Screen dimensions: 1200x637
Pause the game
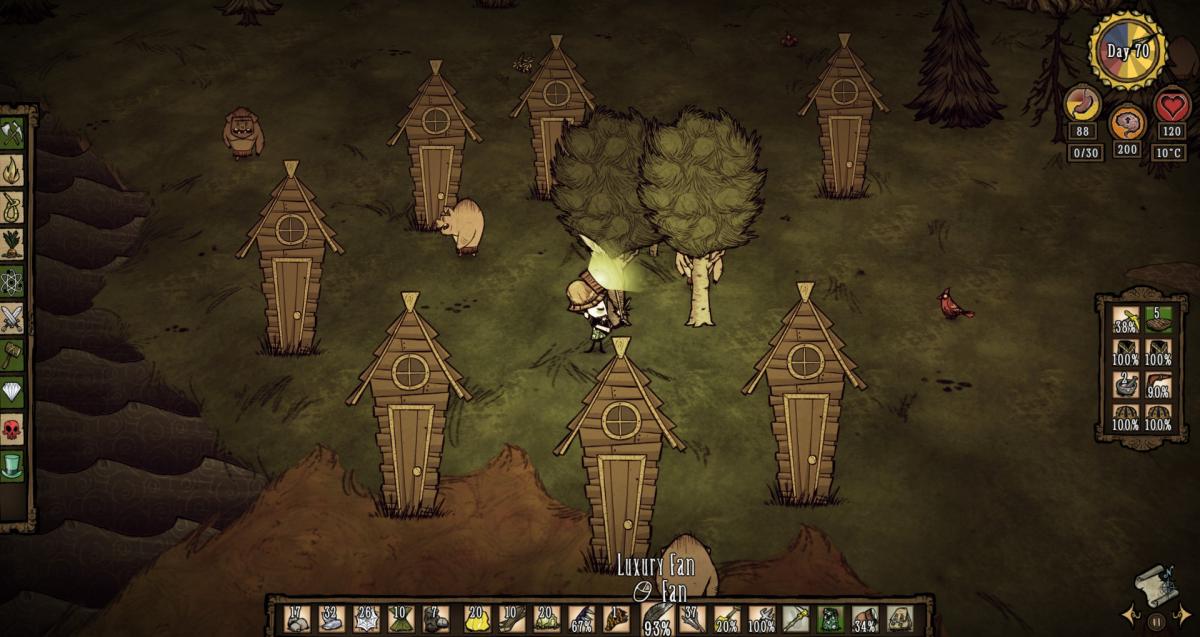pyautogui.click(x=1156, y=621)
